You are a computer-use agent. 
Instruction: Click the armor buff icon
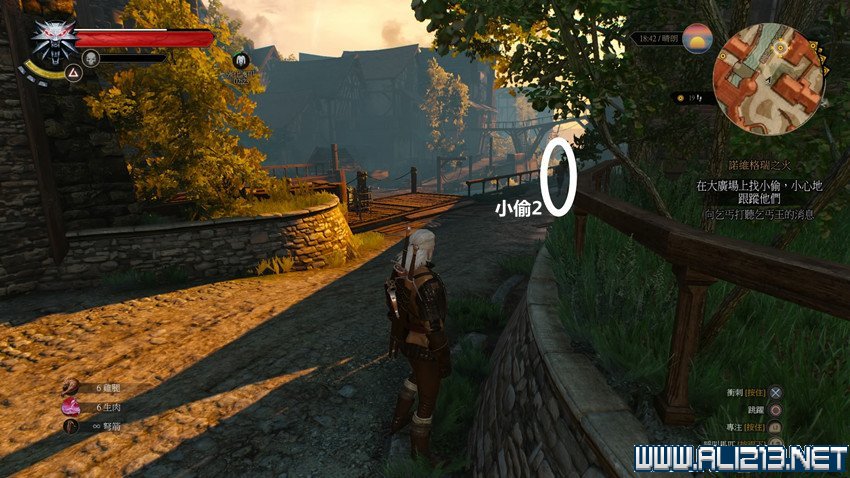[x=240, y=61]
